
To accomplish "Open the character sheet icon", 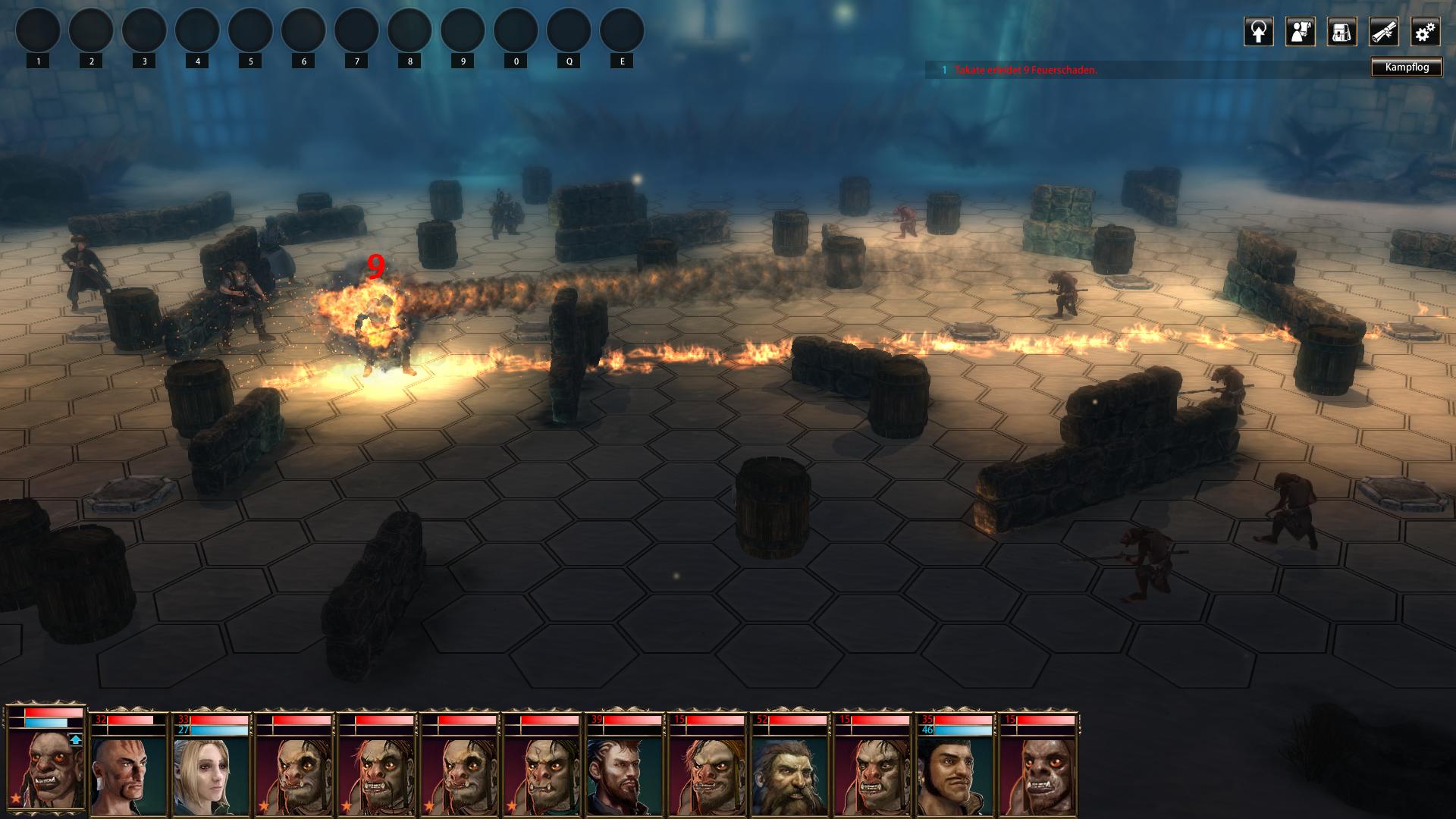I will click(1300, 32).
